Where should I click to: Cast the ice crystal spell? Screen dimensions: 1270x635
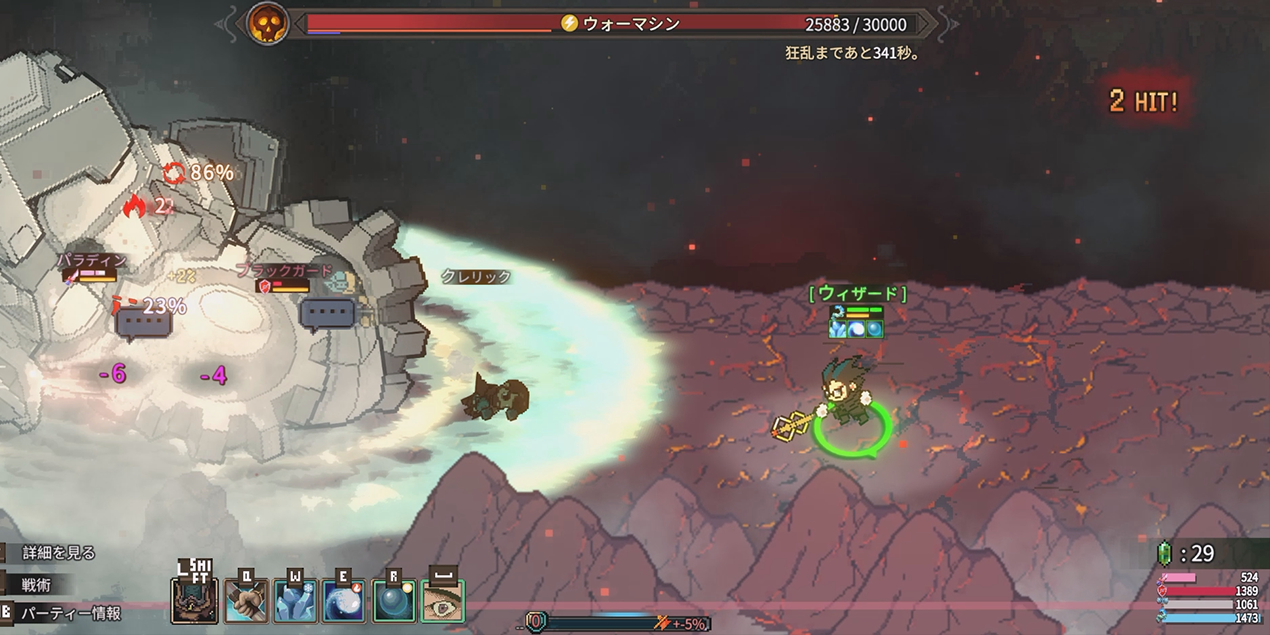point(295,601)
